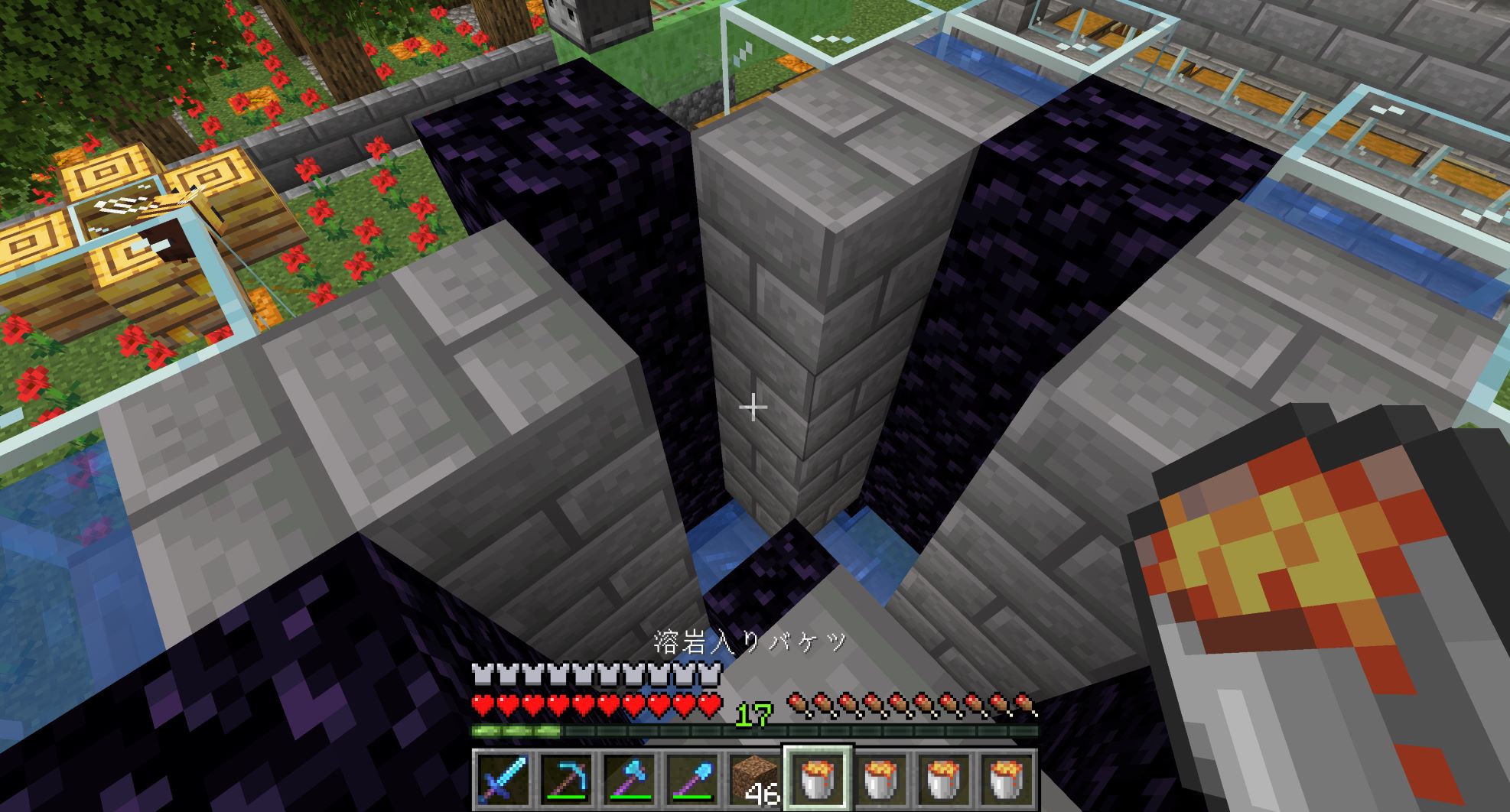
Task: Select the last lava bucket in the hotbar
Action: coord(1006,779)
